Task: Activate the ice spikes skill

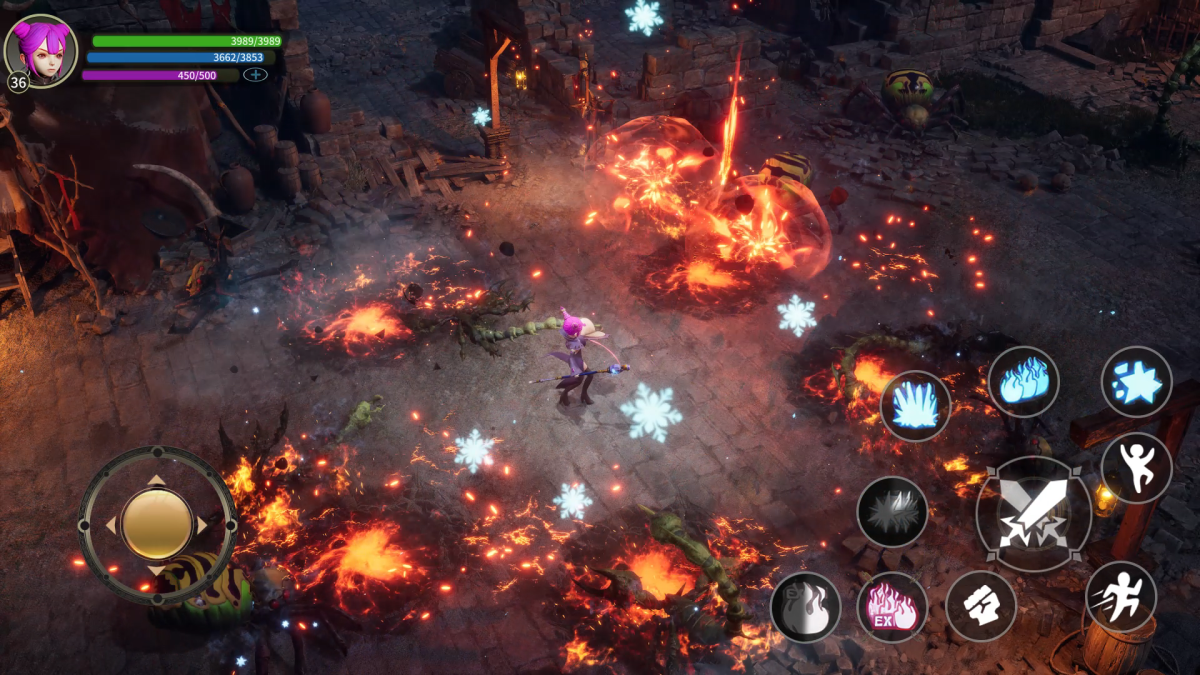Action: [915, 406]
